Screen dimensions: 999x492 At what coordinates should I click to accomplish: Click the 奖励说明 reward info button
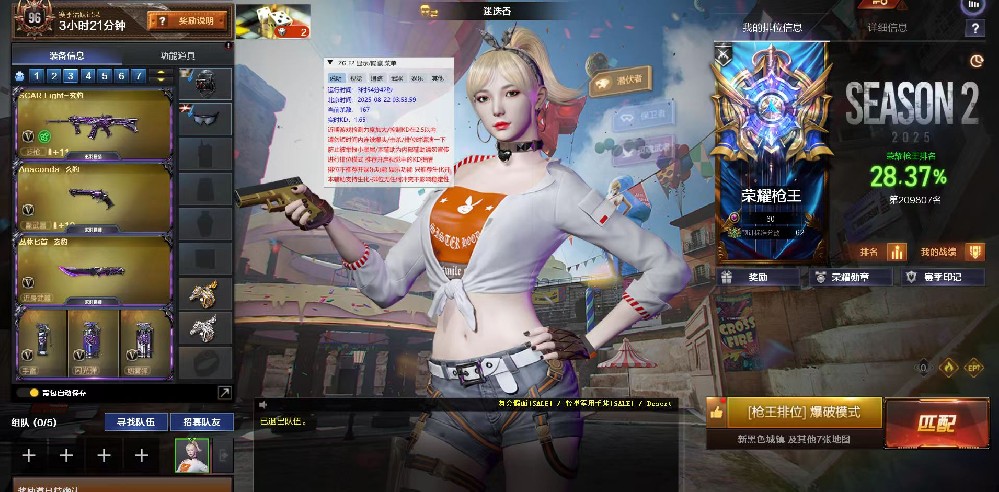[187, 21]
